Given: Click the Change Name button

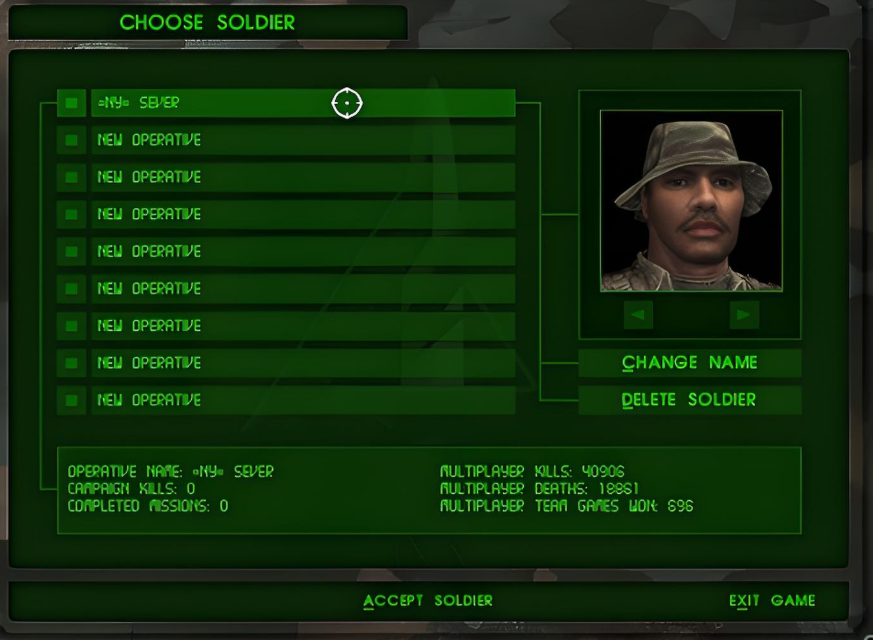Looking at the screenshot, I should [689, 363].
